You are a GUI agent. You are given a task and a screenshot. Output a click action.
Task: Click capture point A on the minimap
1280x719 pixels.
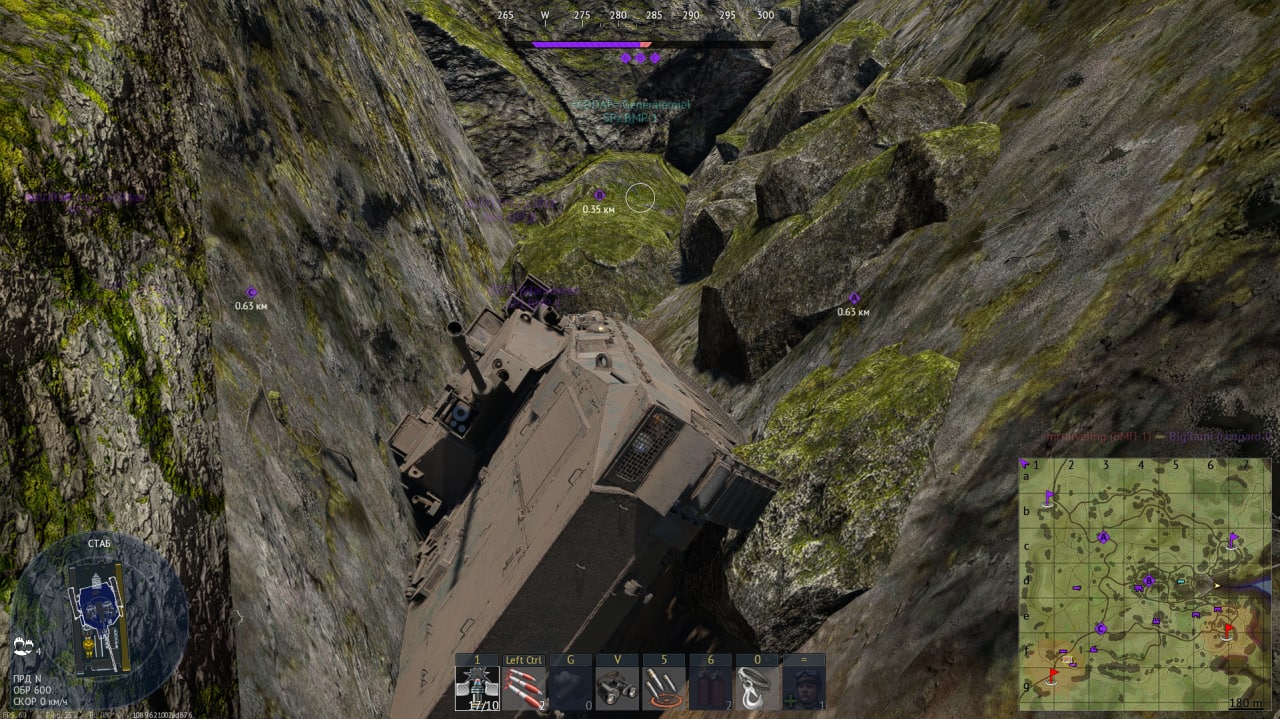[1104, 537]
